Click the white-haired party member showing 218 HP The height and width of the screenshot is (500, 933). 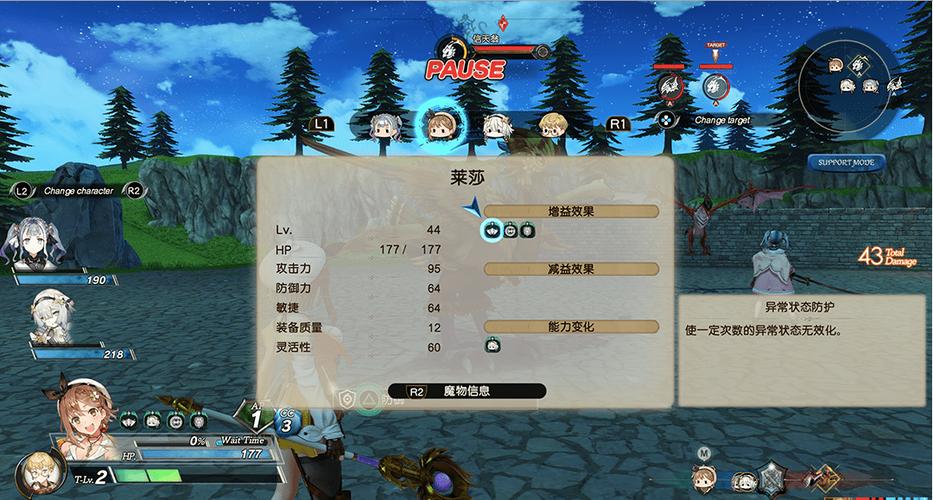coord(48,314)
